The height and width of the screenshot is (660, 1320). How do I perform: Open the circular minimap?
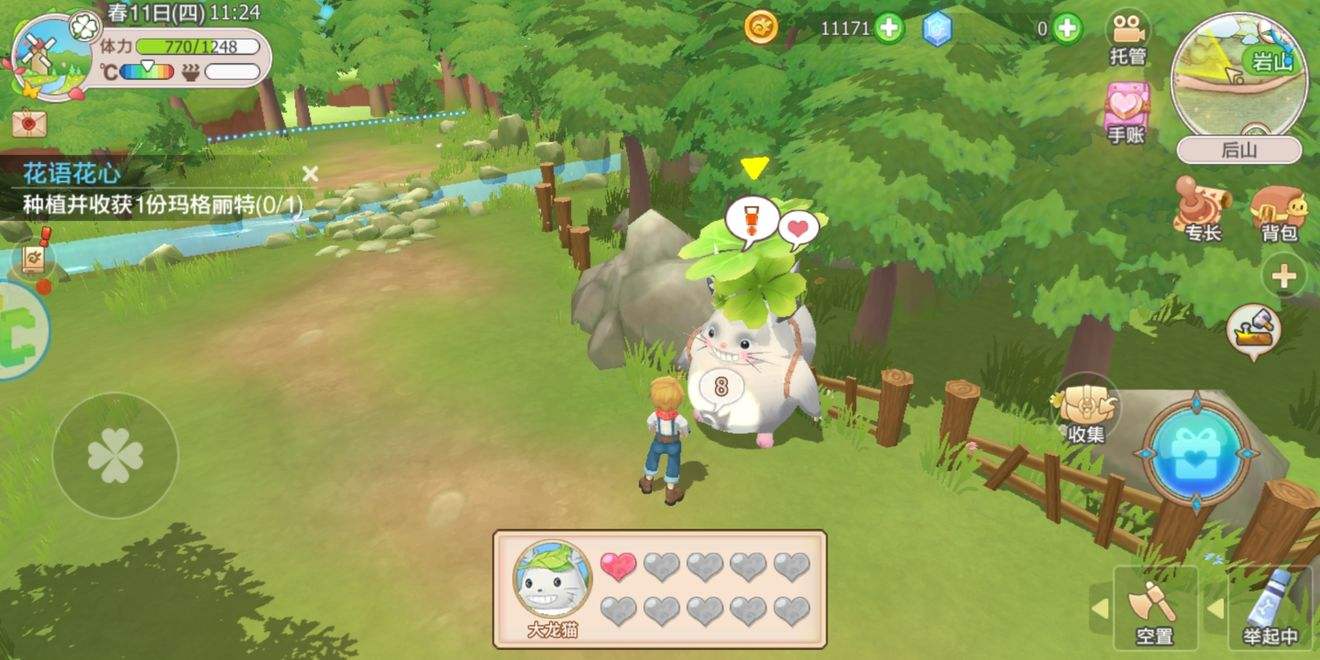pyautogui.click(x=1238, y=75)
